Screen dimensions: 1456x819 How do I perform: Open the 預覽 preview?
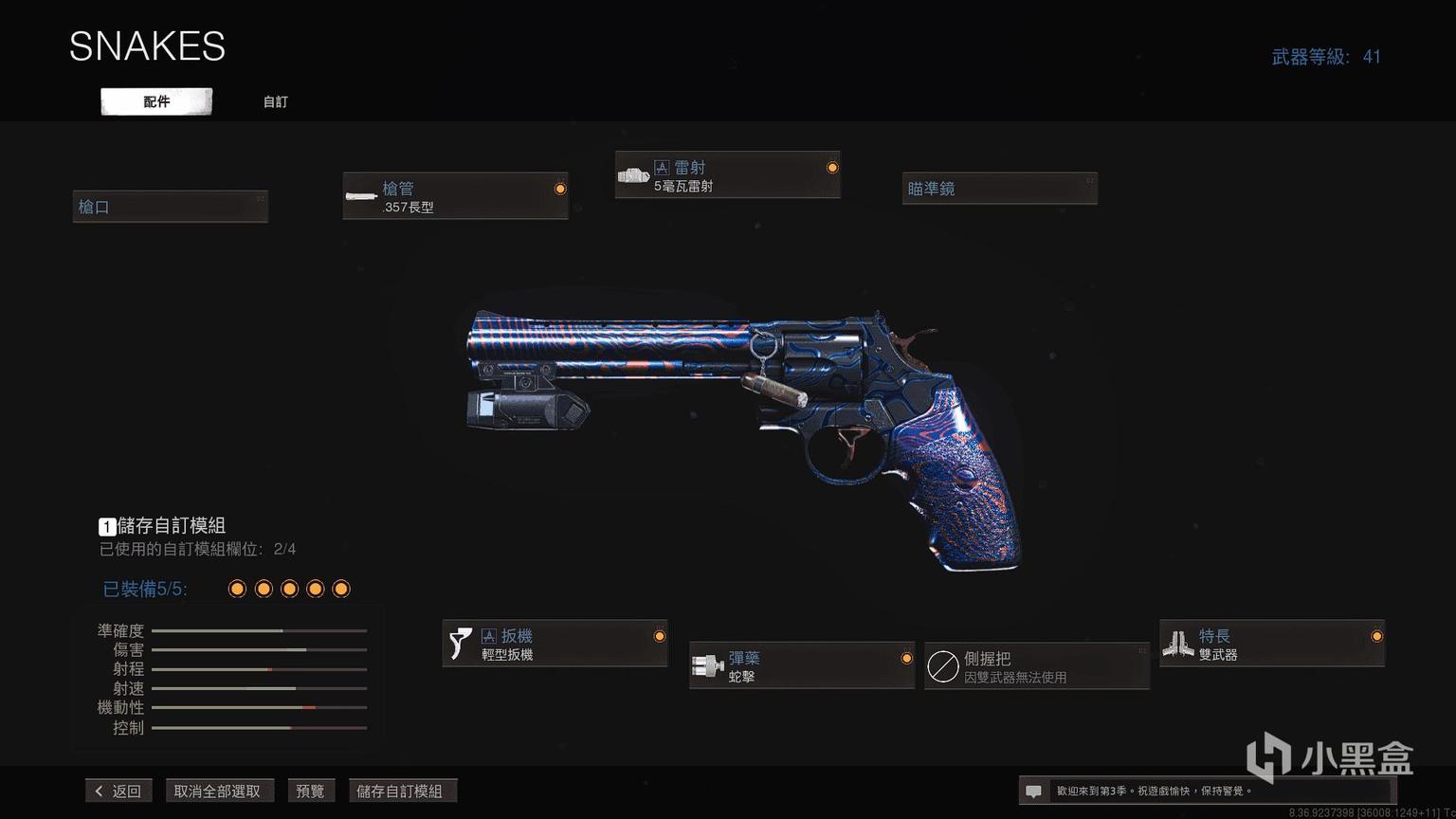pyautogui.click(x=310, y=791)
